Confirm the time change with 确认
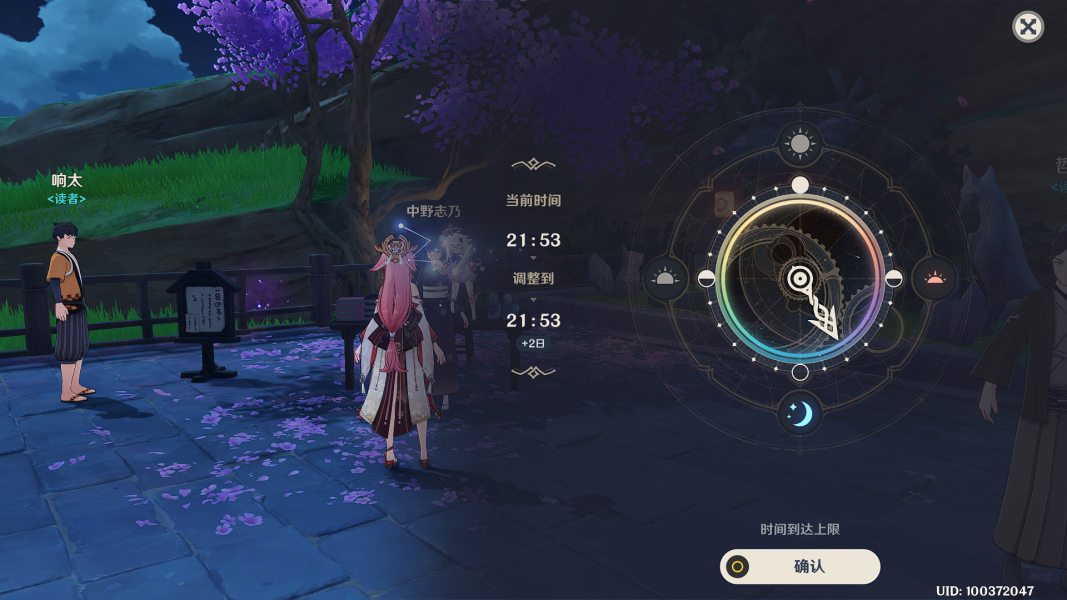This screenshot has height=600, width=1067. [x=800, y=566]
